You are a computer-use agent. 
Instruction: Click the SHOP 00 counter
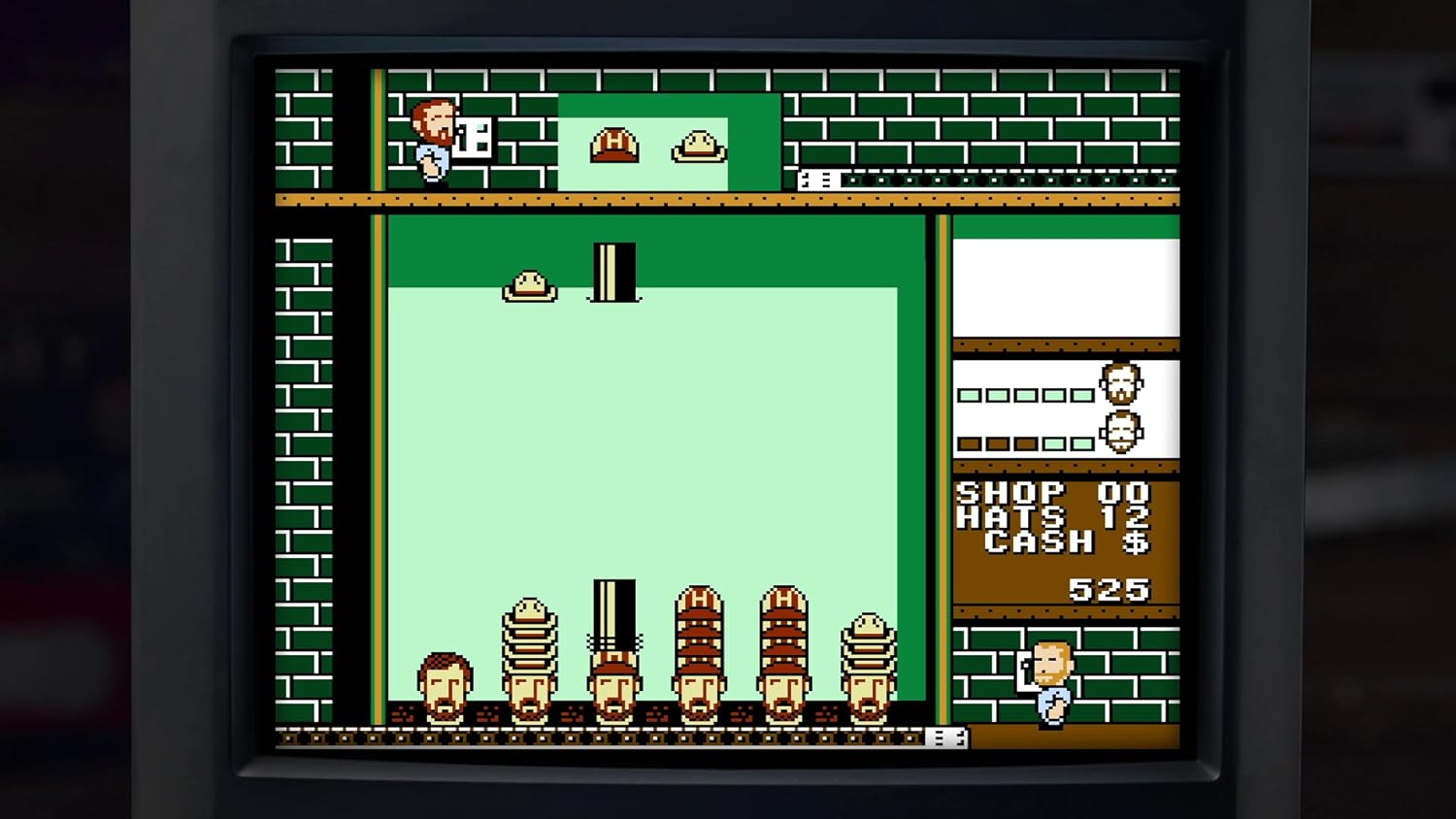(1055, 494)
